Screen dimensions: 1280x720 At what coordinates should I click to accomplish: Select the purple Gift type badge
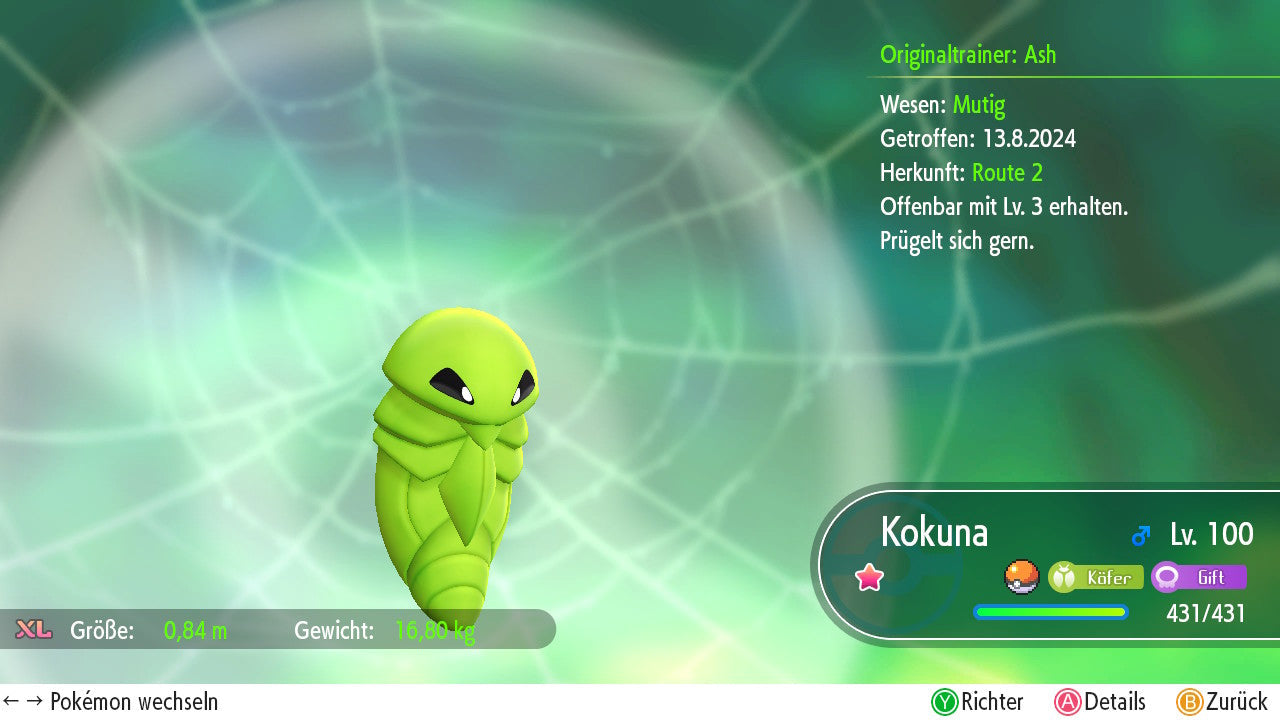[x=1199, y=577]
